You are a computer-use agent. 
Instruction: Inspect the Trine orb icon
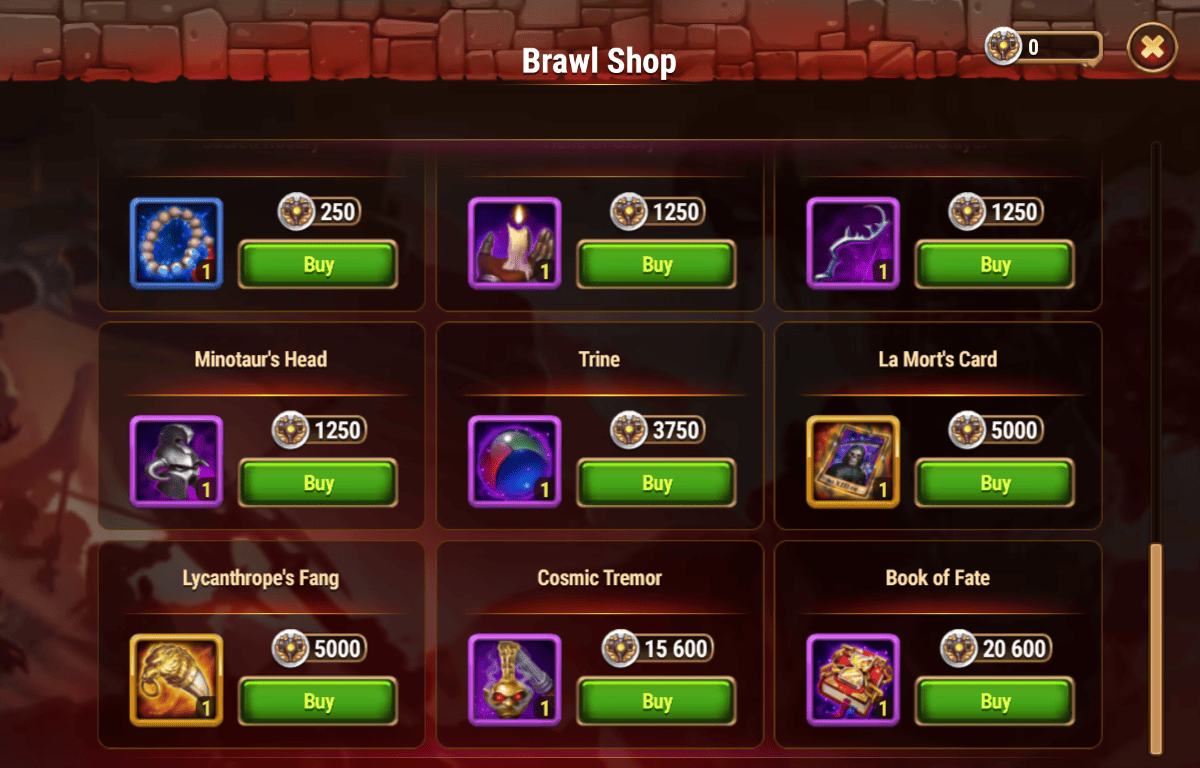point(514,461)
